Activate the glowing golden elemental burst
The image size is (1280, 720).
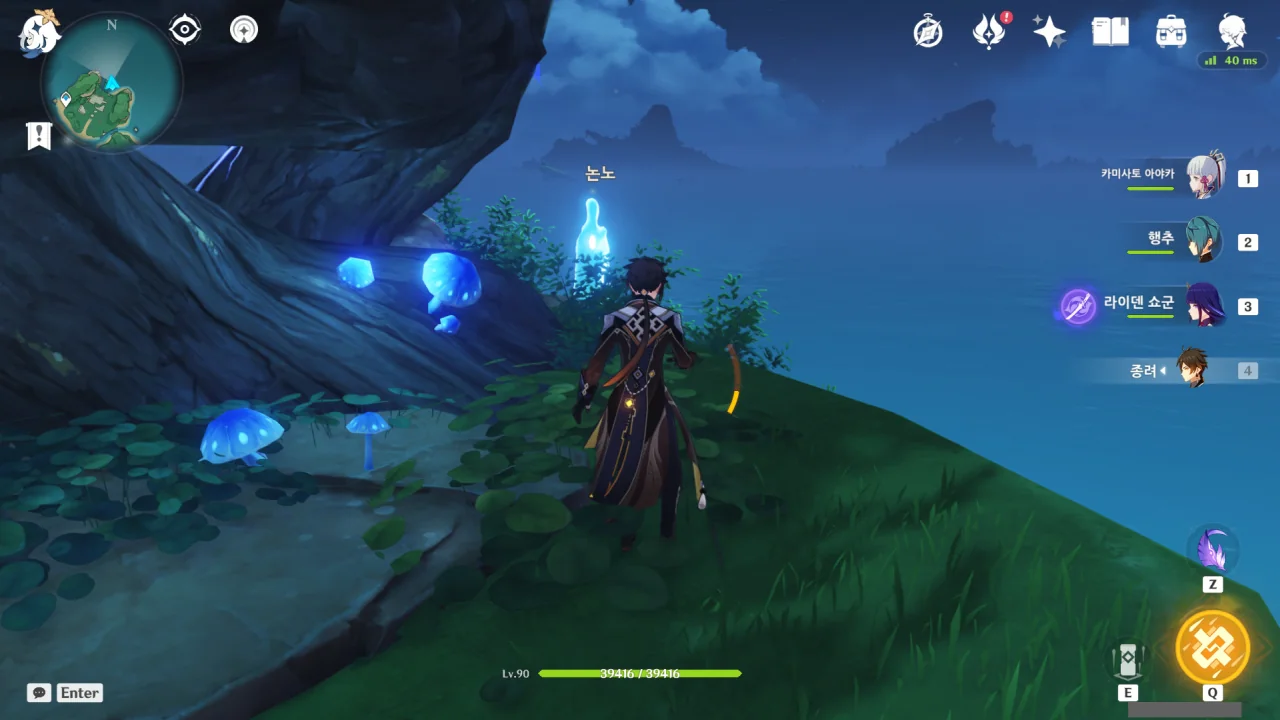[1212, 646]
